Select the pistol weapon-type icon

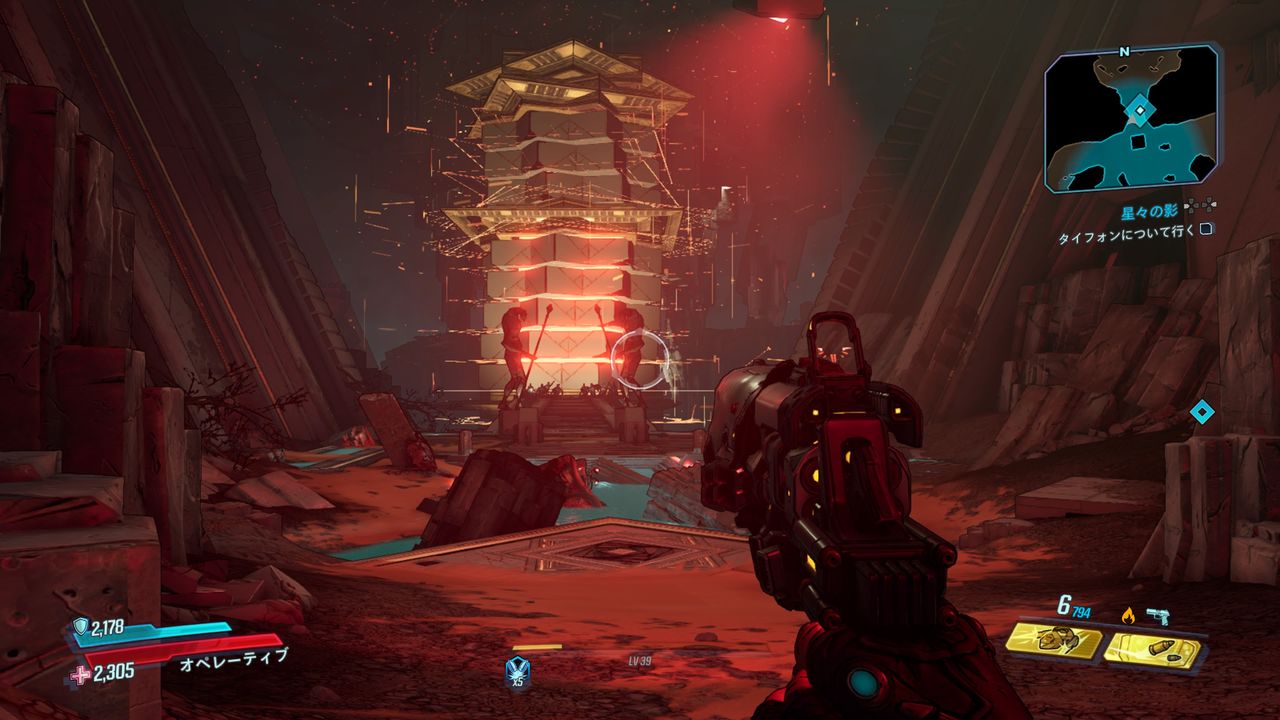click(x=1159, y=616)
